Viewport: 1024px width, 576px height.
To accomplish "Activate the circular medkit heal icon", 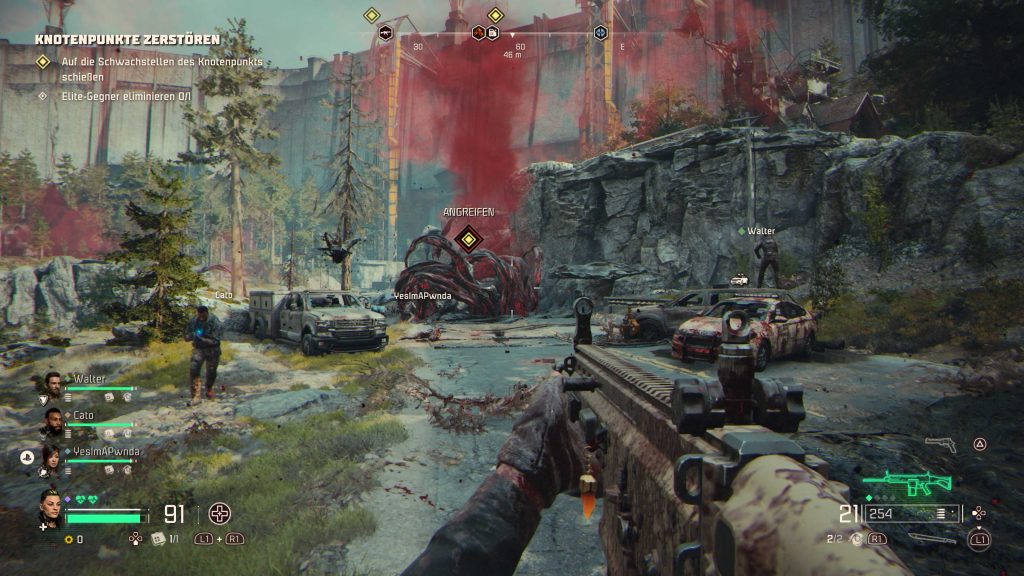I will point(218,514).
